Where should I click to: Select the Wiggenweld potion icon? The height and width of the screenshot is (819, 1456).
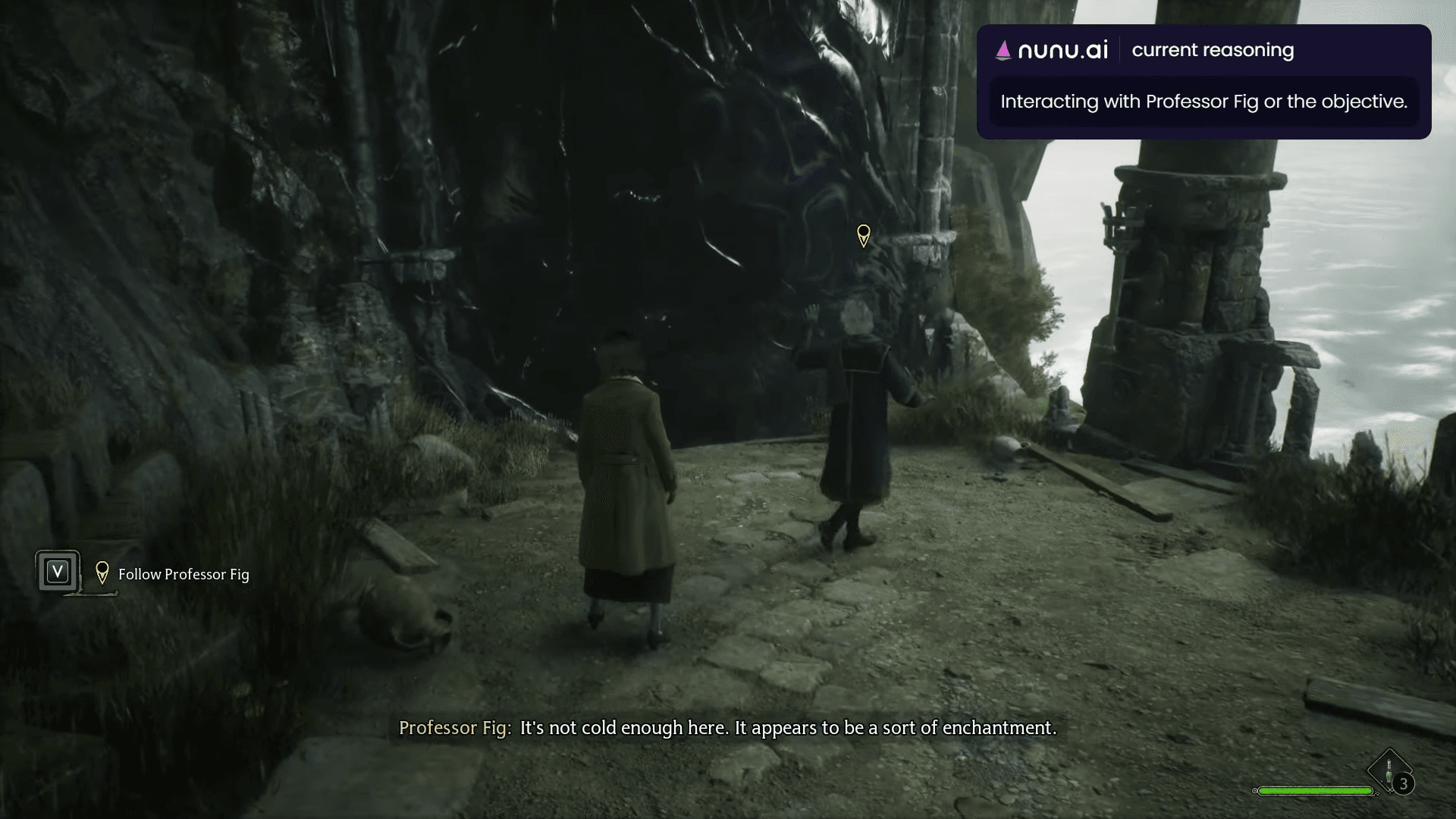tap(1389, 771)
